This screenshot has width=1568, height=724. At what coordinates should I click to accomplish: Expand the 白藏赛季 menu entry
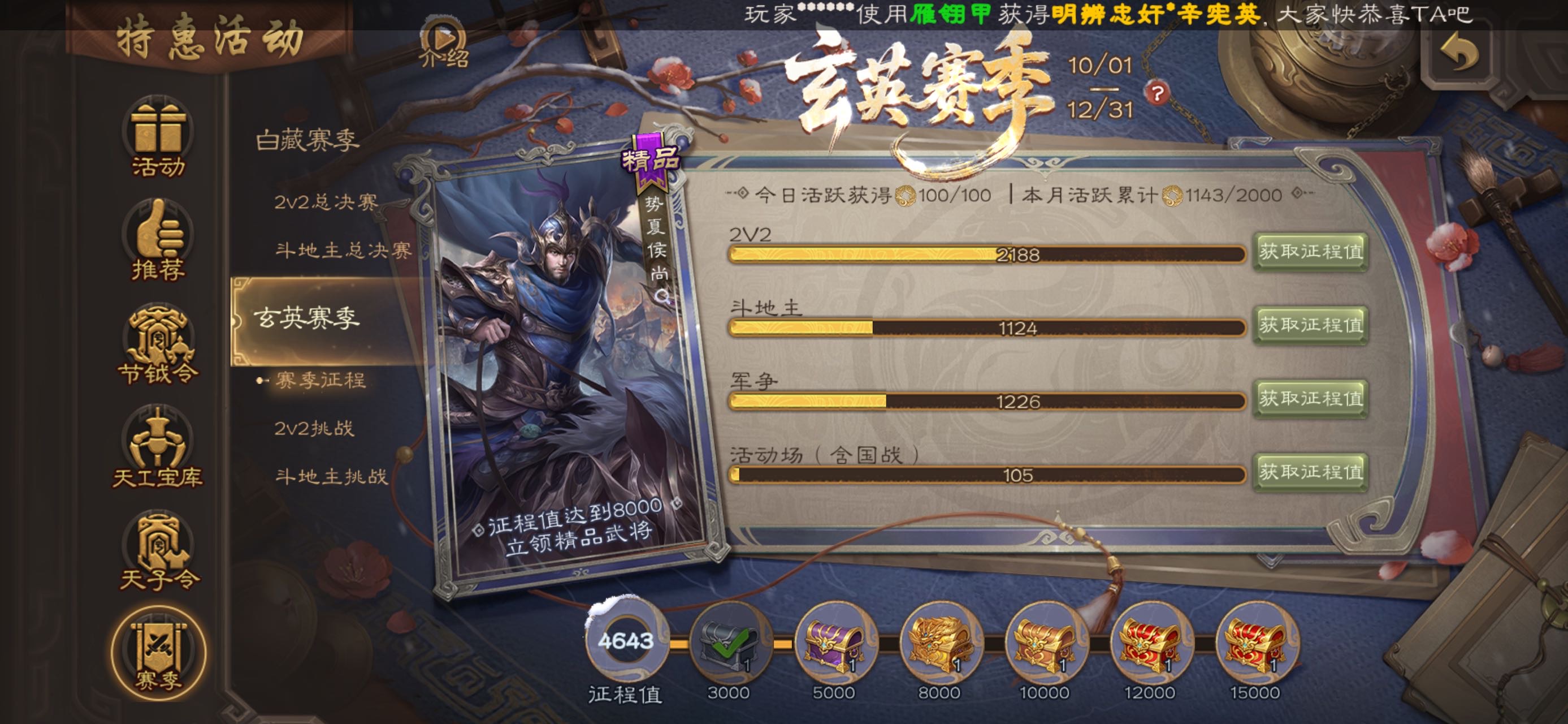pyautogui.click(x=307, y=141)
